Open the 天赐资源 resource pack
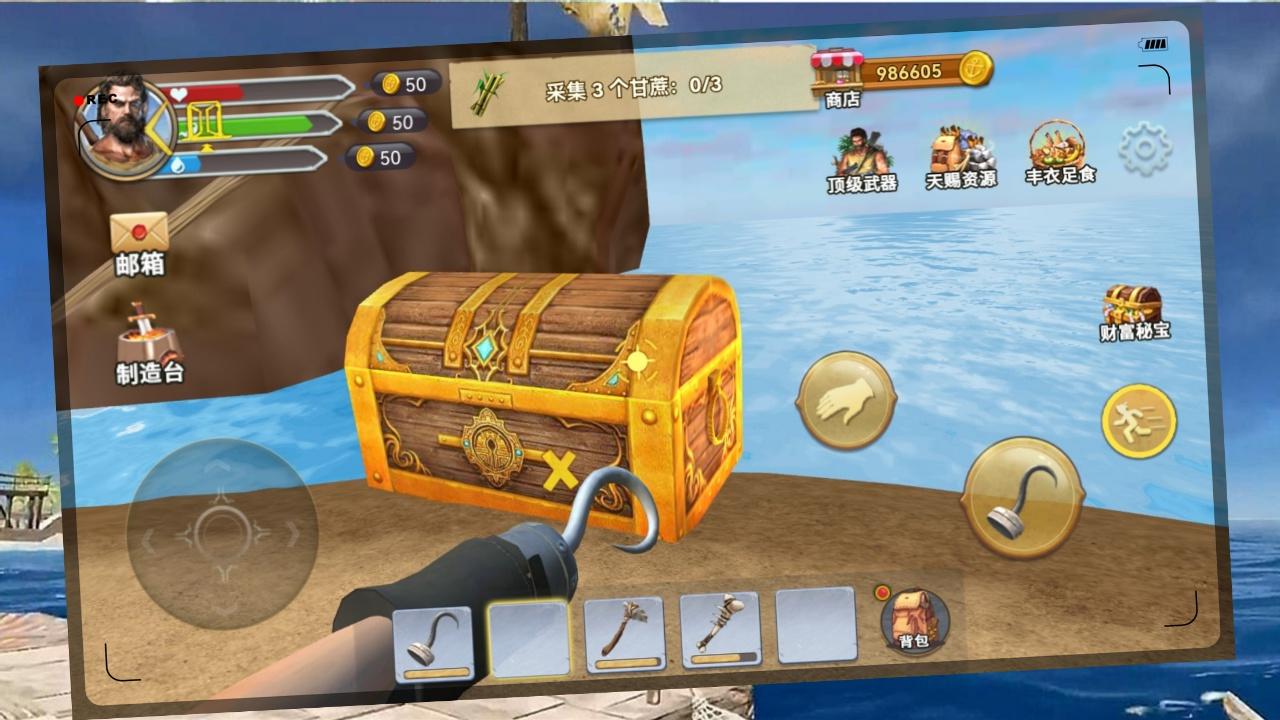 coord(960,157)
